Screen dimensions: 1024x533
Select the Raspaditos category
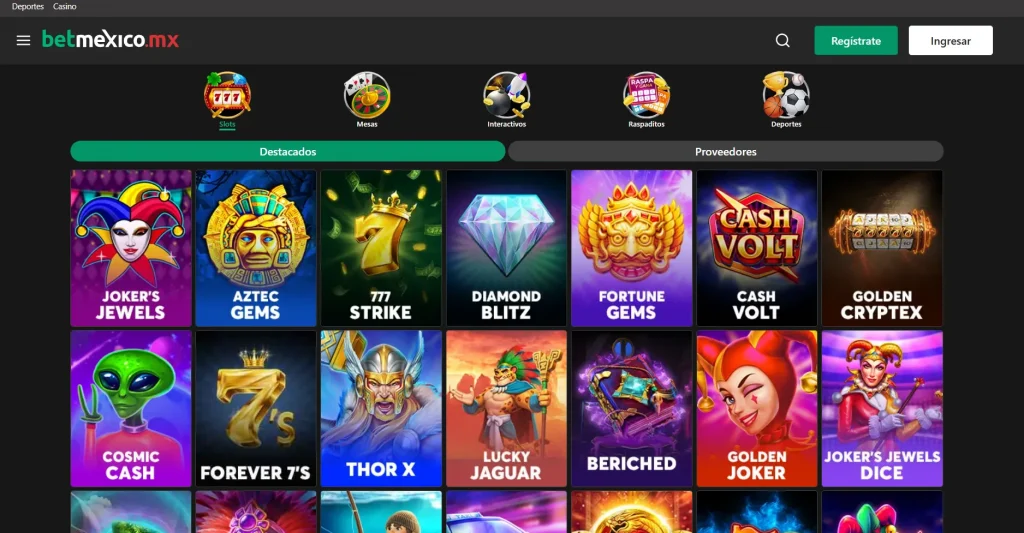[x=646, y=97]
